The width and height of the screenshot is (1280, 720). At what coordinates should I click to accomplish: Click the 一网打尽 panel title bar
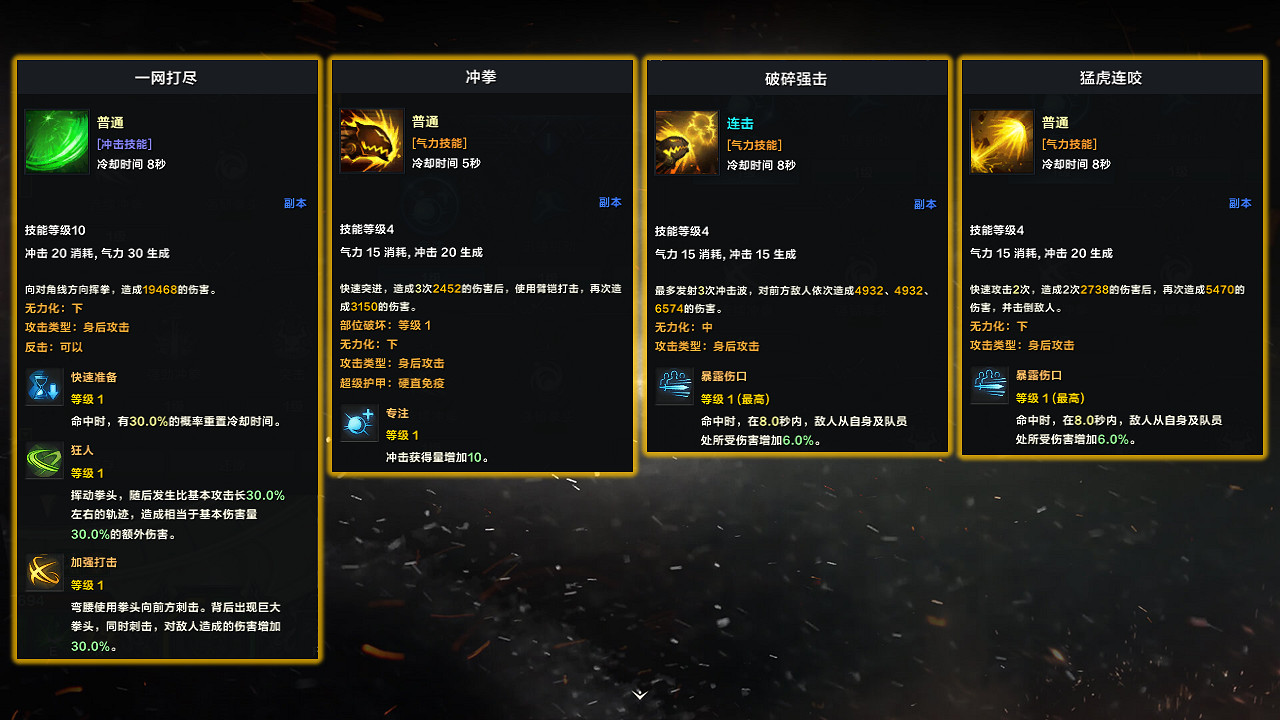[x=167, y=75]
